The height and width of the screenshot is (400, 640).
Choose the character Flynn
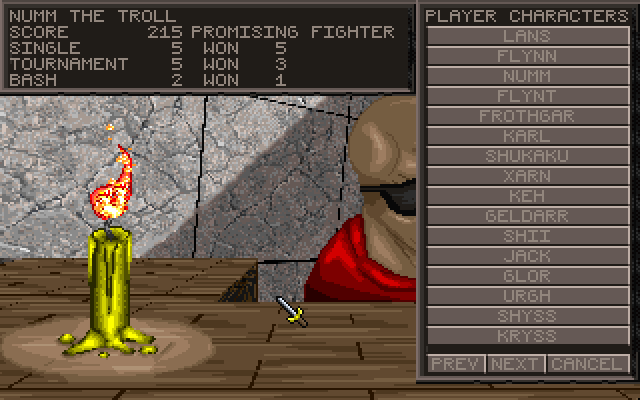527,56
